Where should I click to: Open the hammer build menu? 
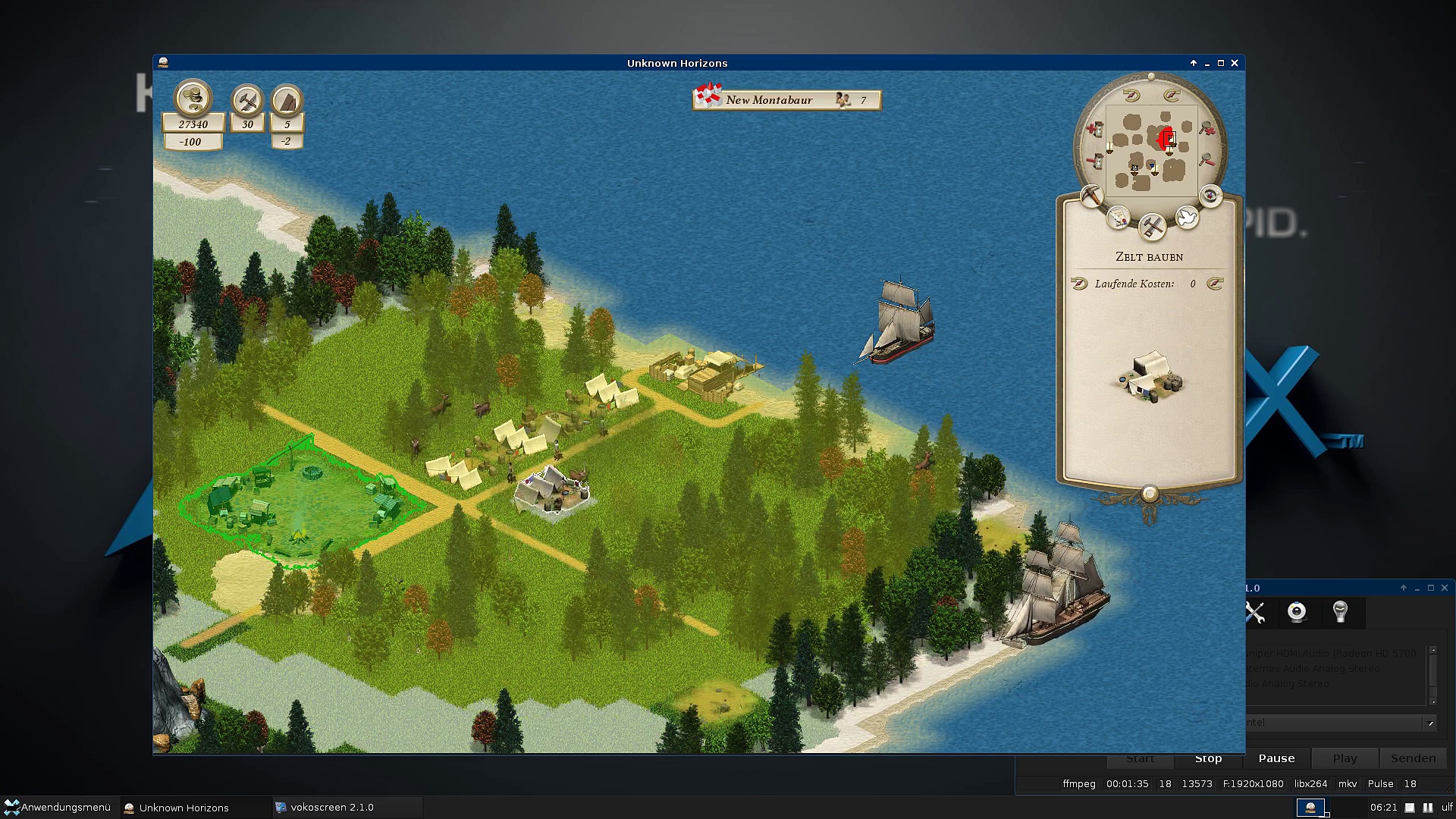point(1152,225)
